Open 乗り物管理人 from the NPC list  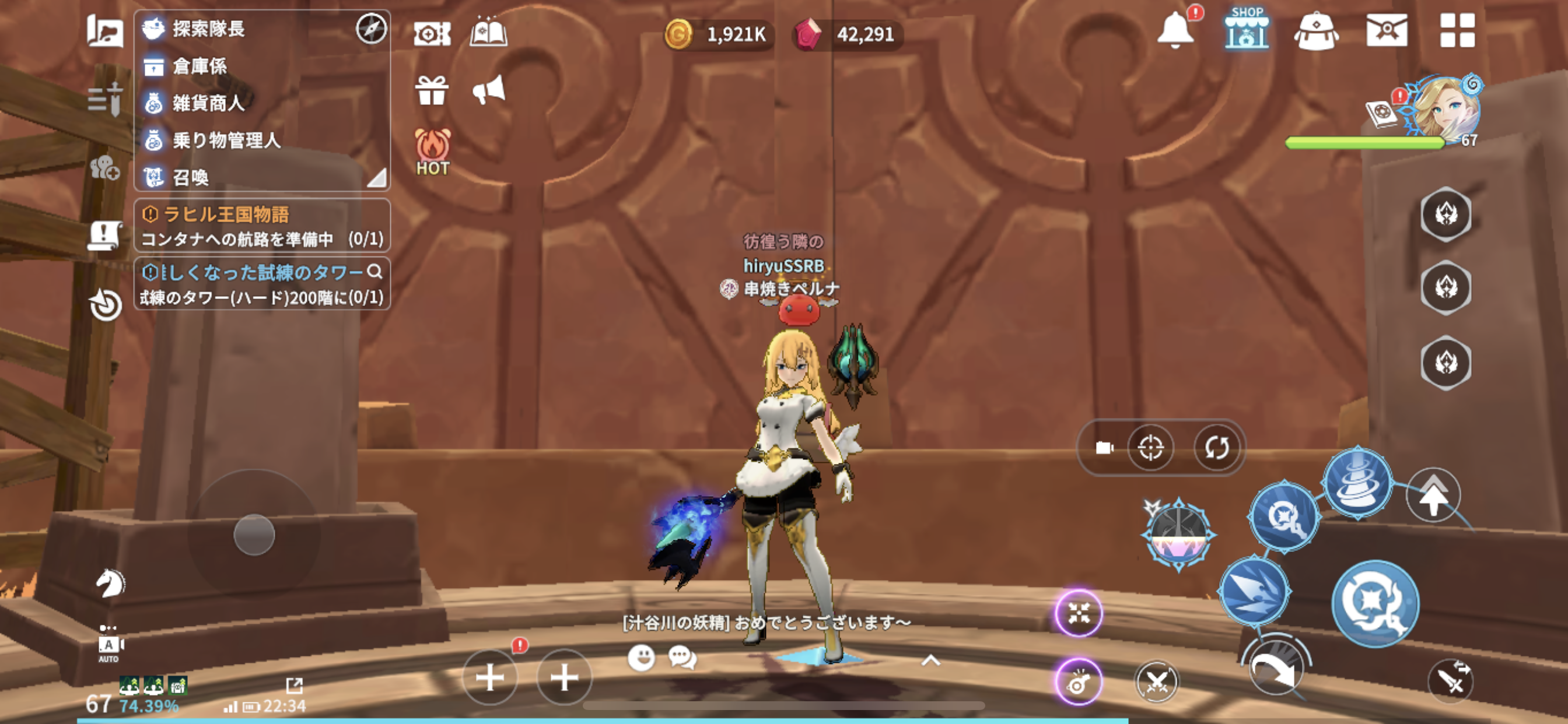(226, 140)
